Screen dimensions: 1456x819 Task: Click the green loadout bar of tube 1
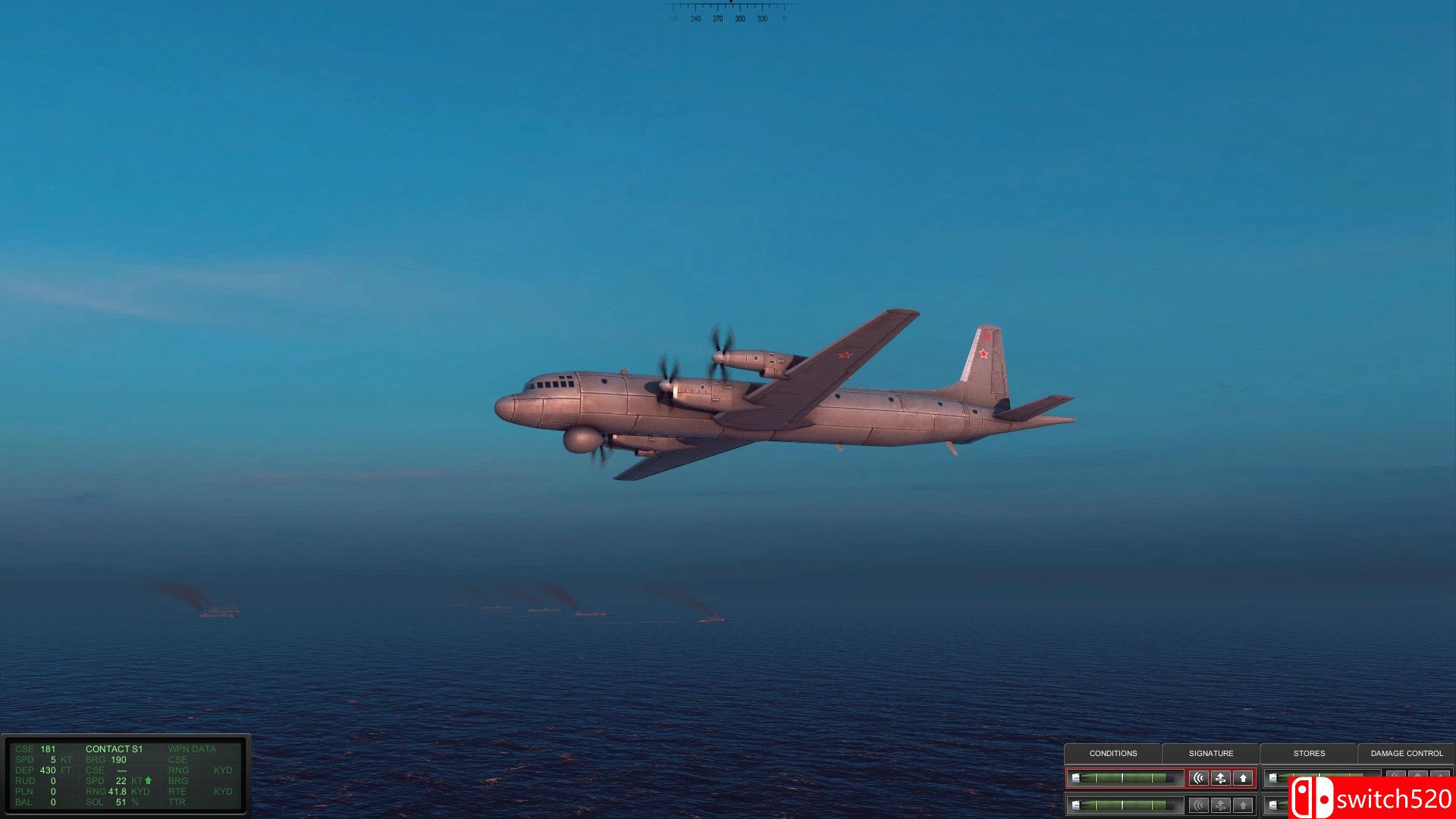click(1123, 777)
